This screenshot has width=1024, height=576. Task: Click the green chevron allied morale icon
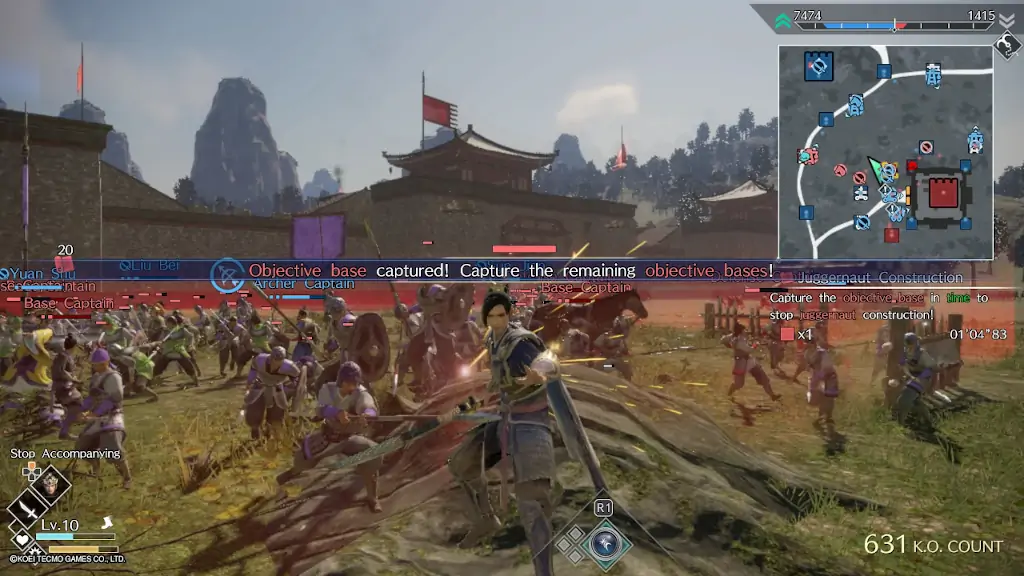pyautogui.click(x=782, y=20)
